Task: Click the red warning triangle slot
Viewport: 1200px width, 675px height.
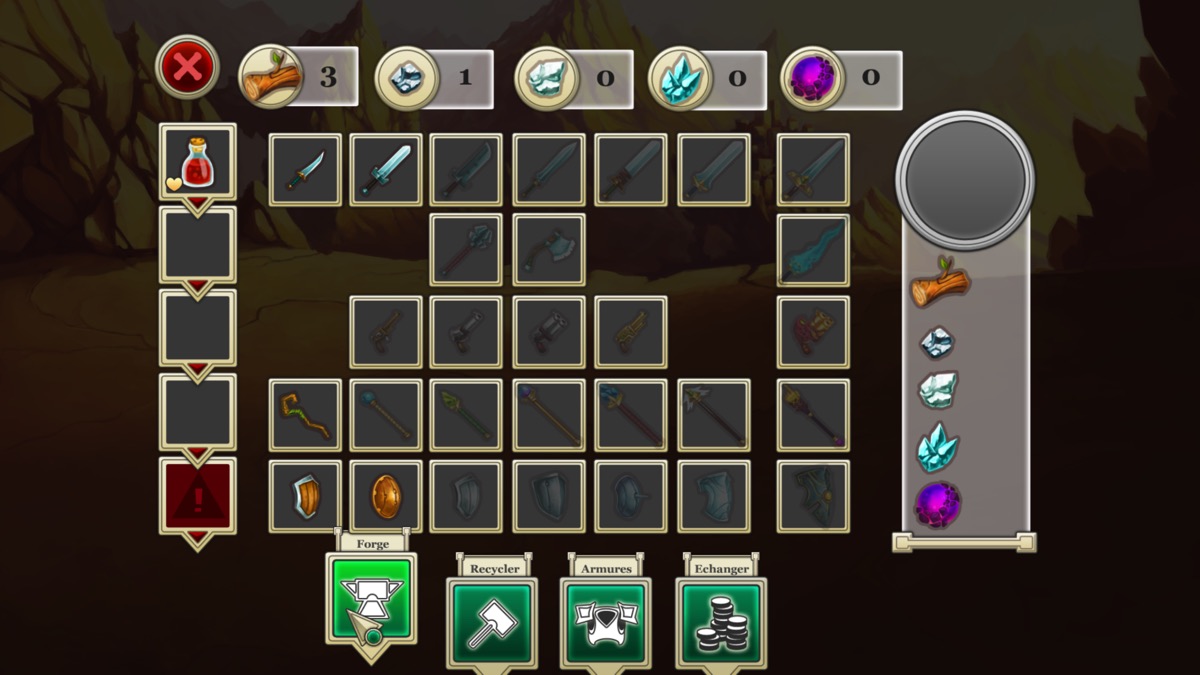Action: 197,496
